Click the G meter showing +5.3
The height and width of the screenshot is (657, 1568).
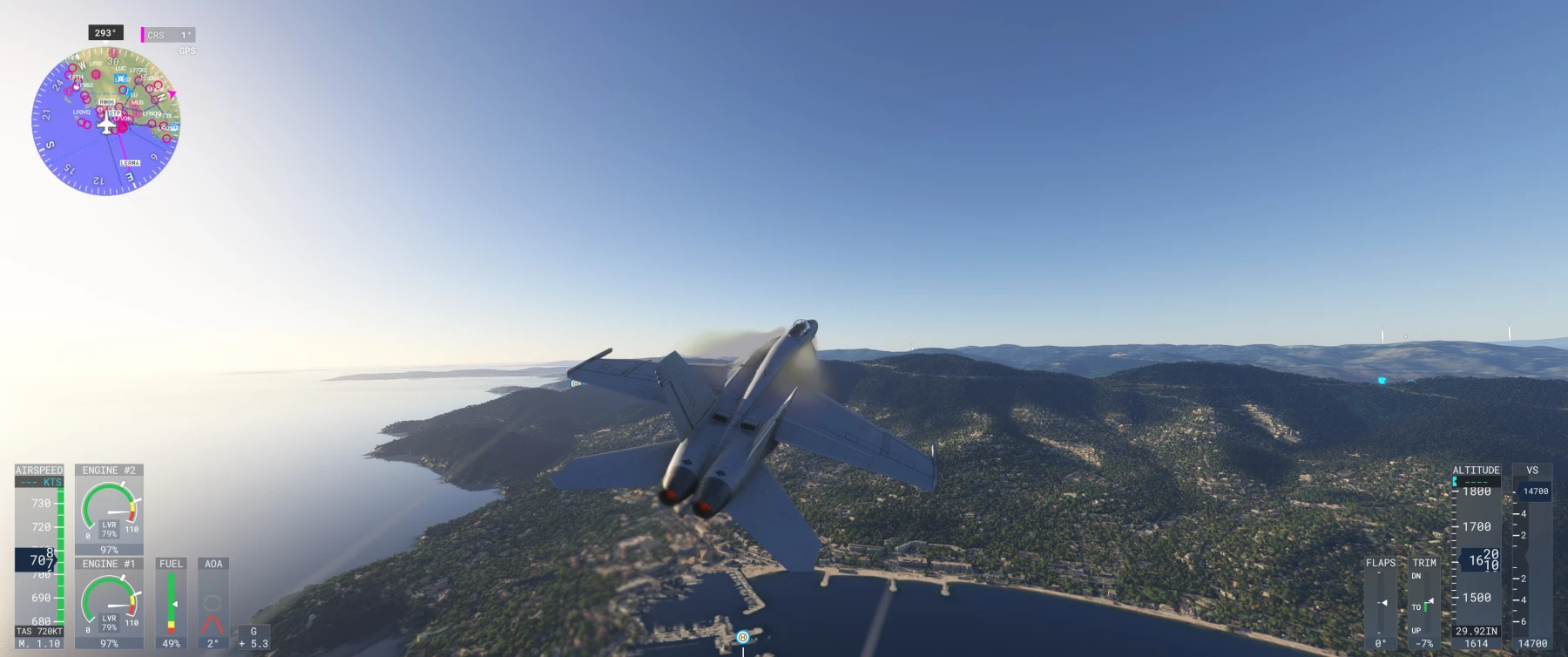pos(254,640)
